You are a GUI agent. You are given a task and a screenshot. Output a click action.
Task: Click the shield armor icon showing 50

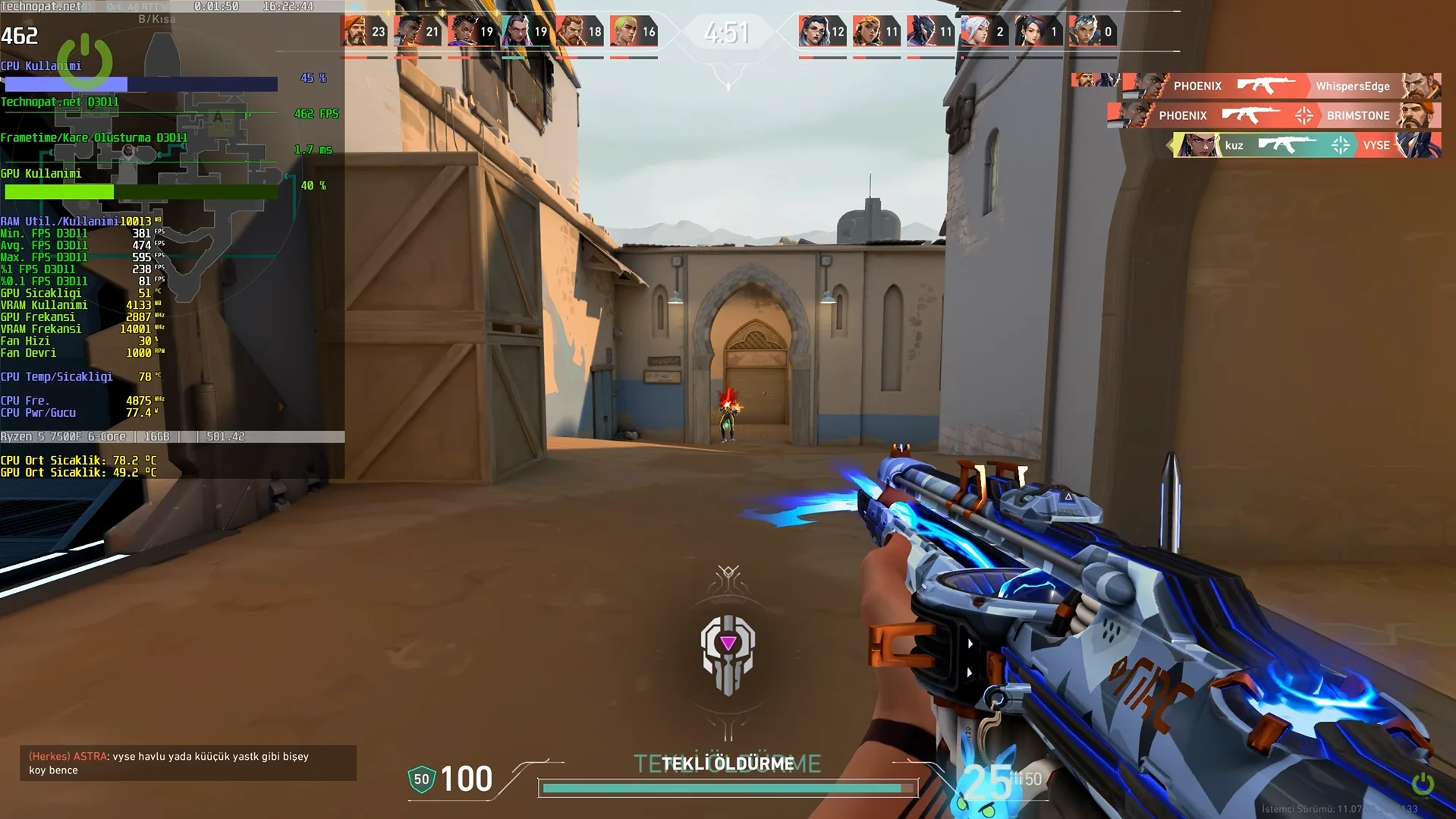[x=421, y=780]
